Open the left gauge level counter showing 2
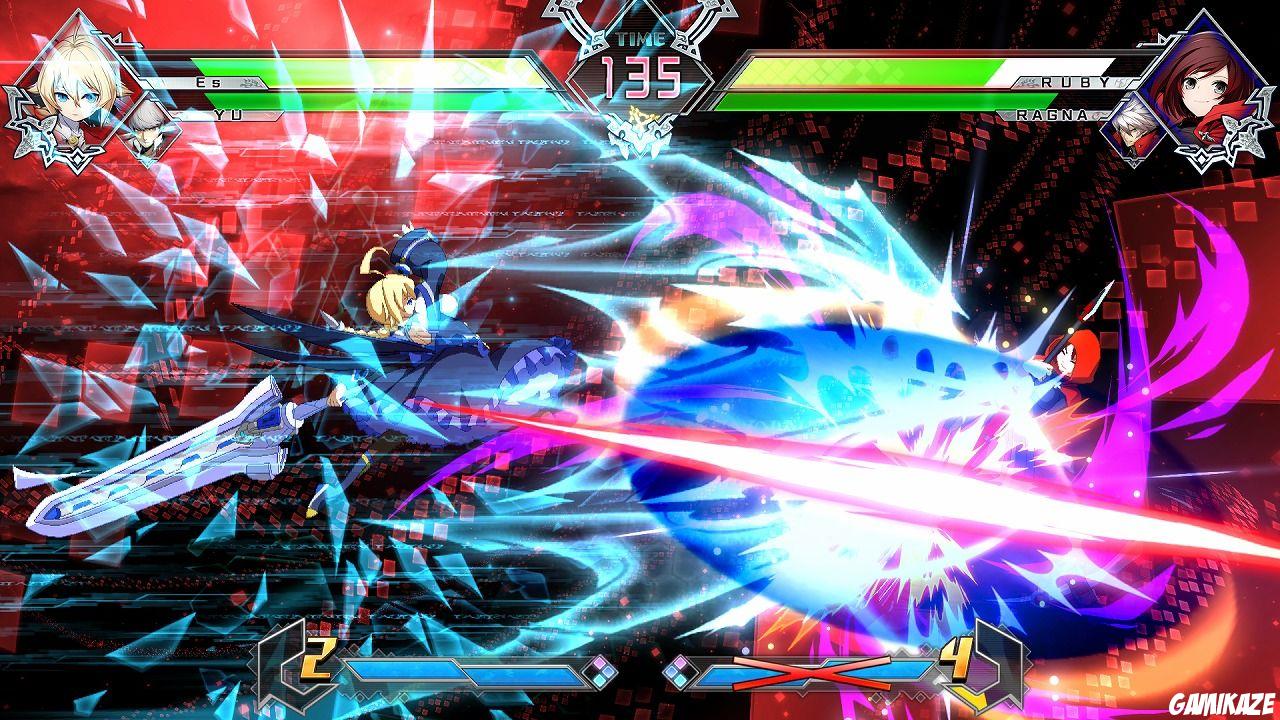 318,658
